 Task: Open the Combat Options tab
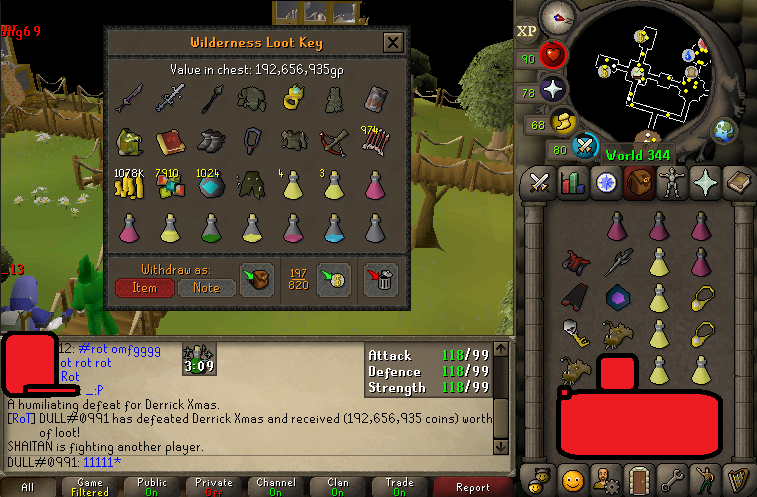pyautogui.click(x=540, y=183)
